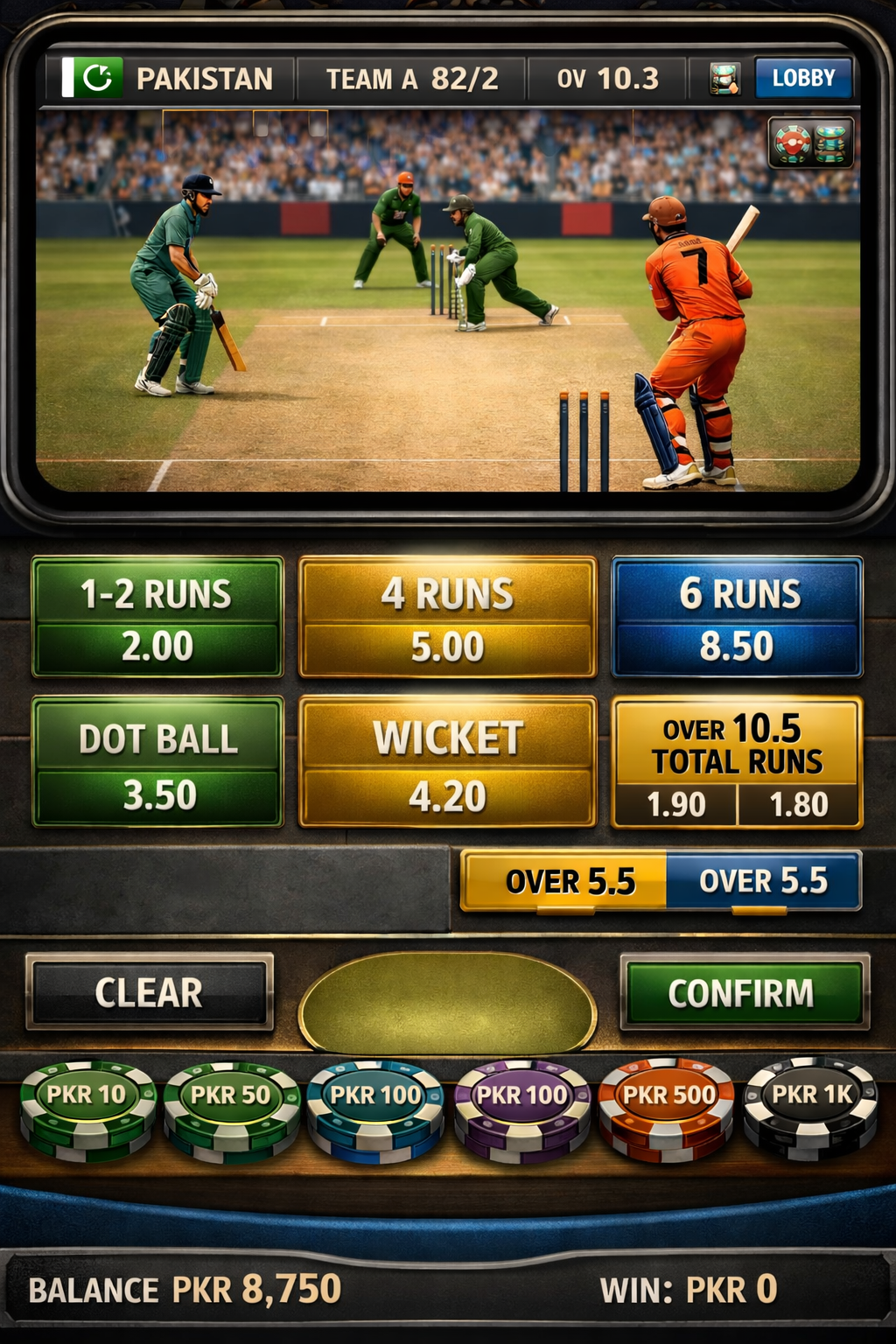Return to the LOBBY
This screenshot has width=896, height=1344.
pos(802,79)
